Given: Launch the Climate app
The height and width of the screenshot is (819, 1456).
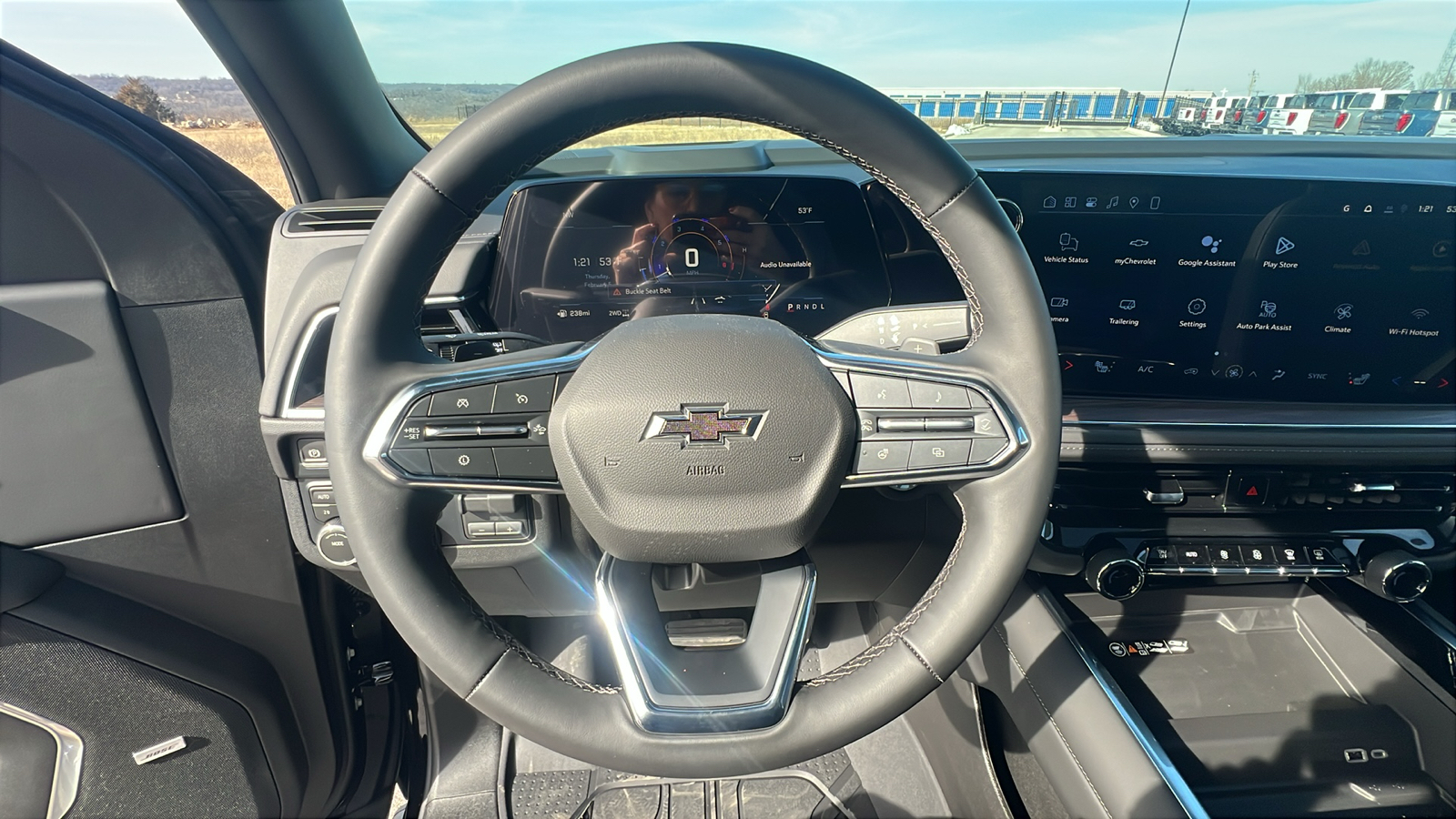Looking at the screenshot, I should tap(1344, 313).
